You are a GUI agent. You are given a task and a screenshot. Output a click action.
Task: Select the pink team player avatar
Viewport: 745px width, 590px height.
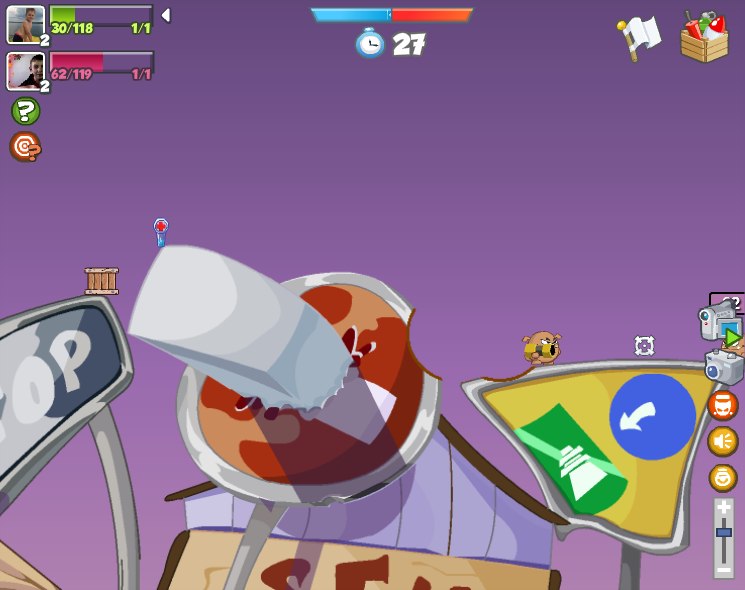pos(25,71)
